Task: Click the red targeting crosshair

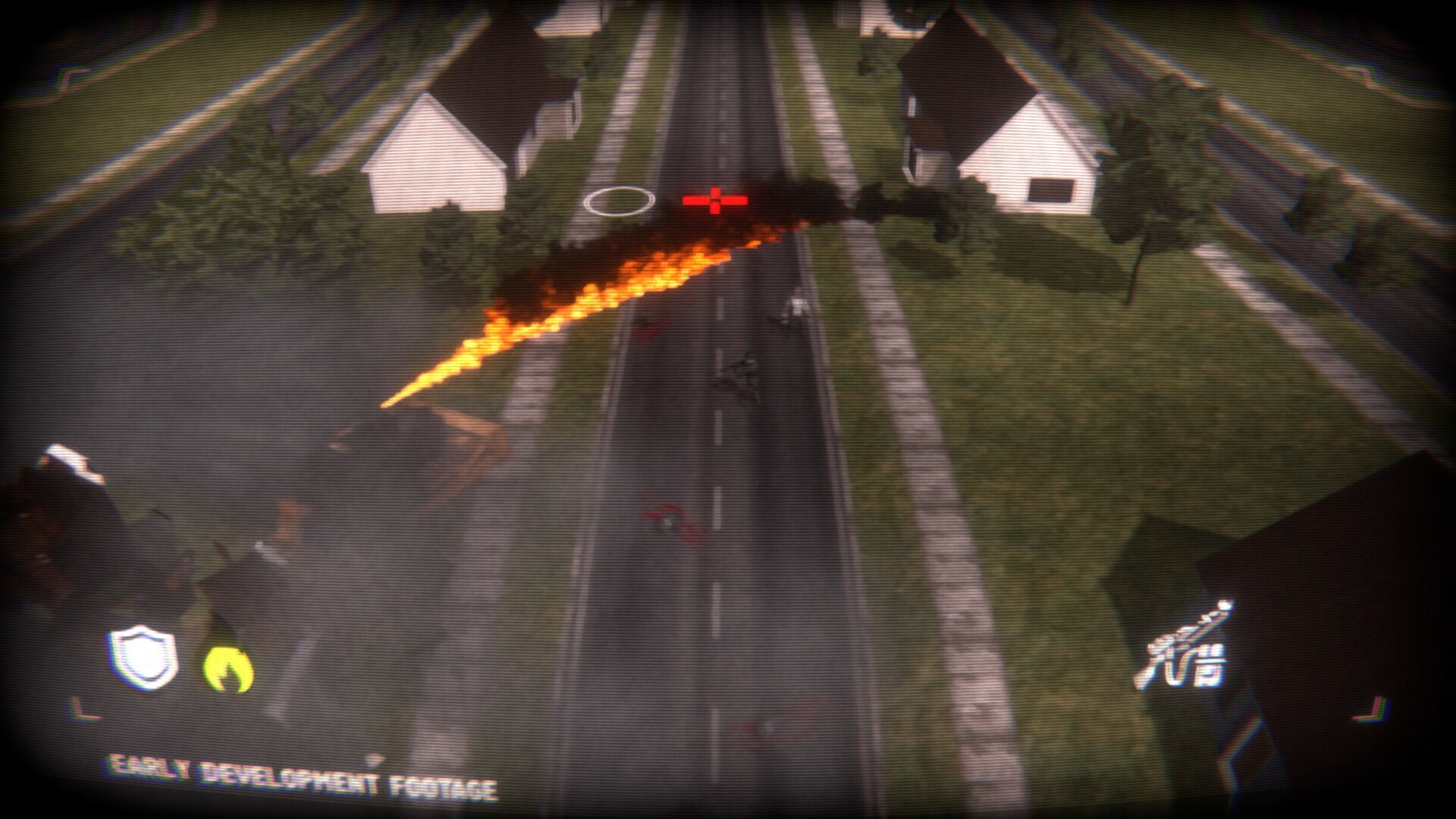Action: coord(715,202)
